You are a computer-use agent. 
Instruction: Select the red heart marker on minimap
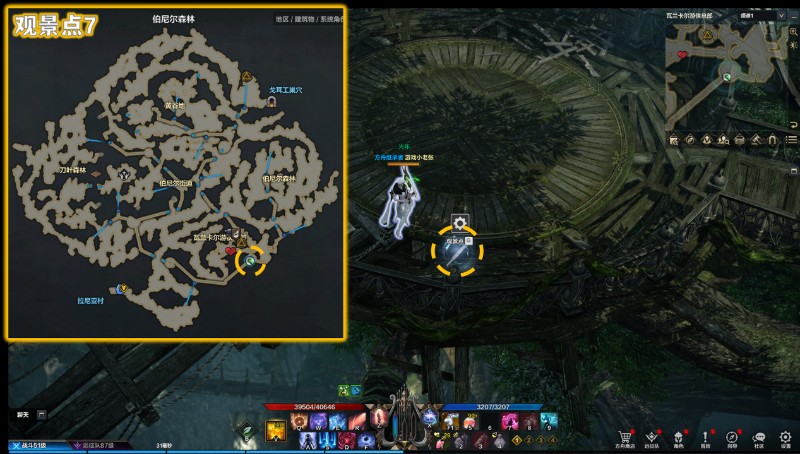[x=683, y=55]
